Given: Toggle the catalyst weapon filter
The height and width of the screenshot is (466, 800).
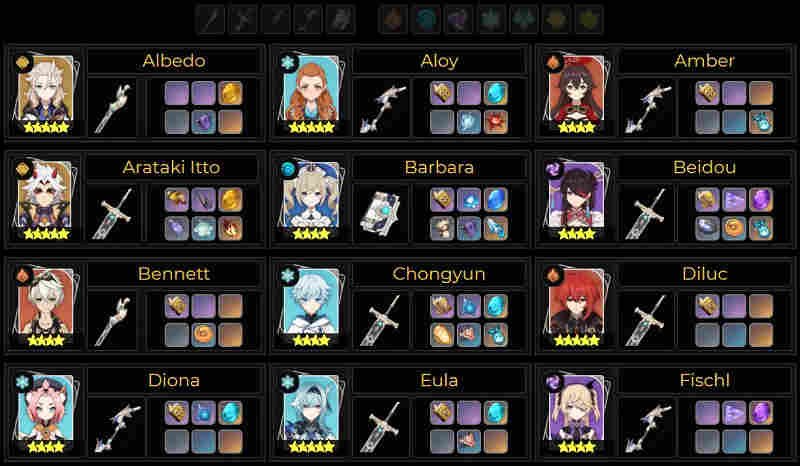Looking at the screenshot, I should pos(341,19).
